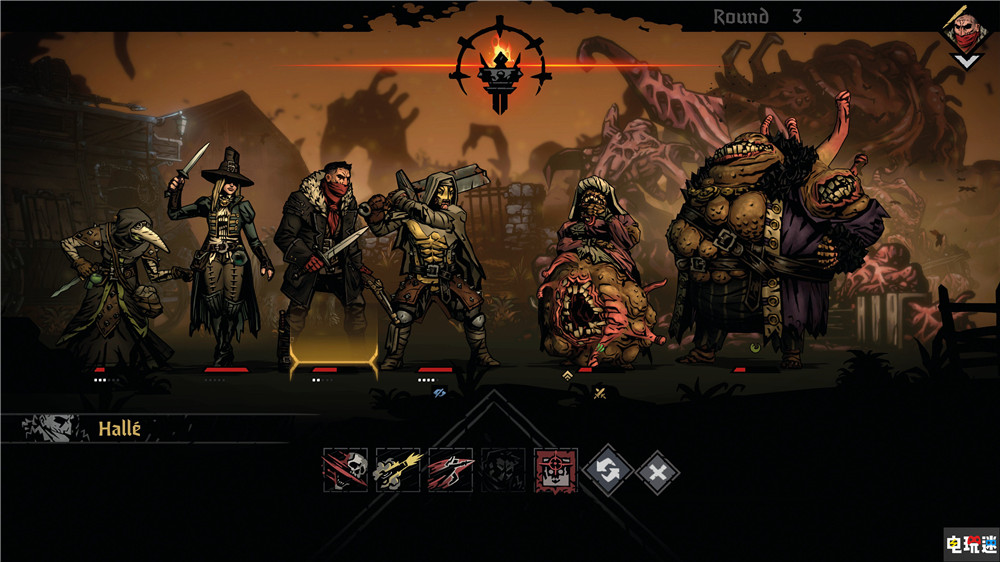
Task: Select the red dagger thrust skill
Action: 450,469
